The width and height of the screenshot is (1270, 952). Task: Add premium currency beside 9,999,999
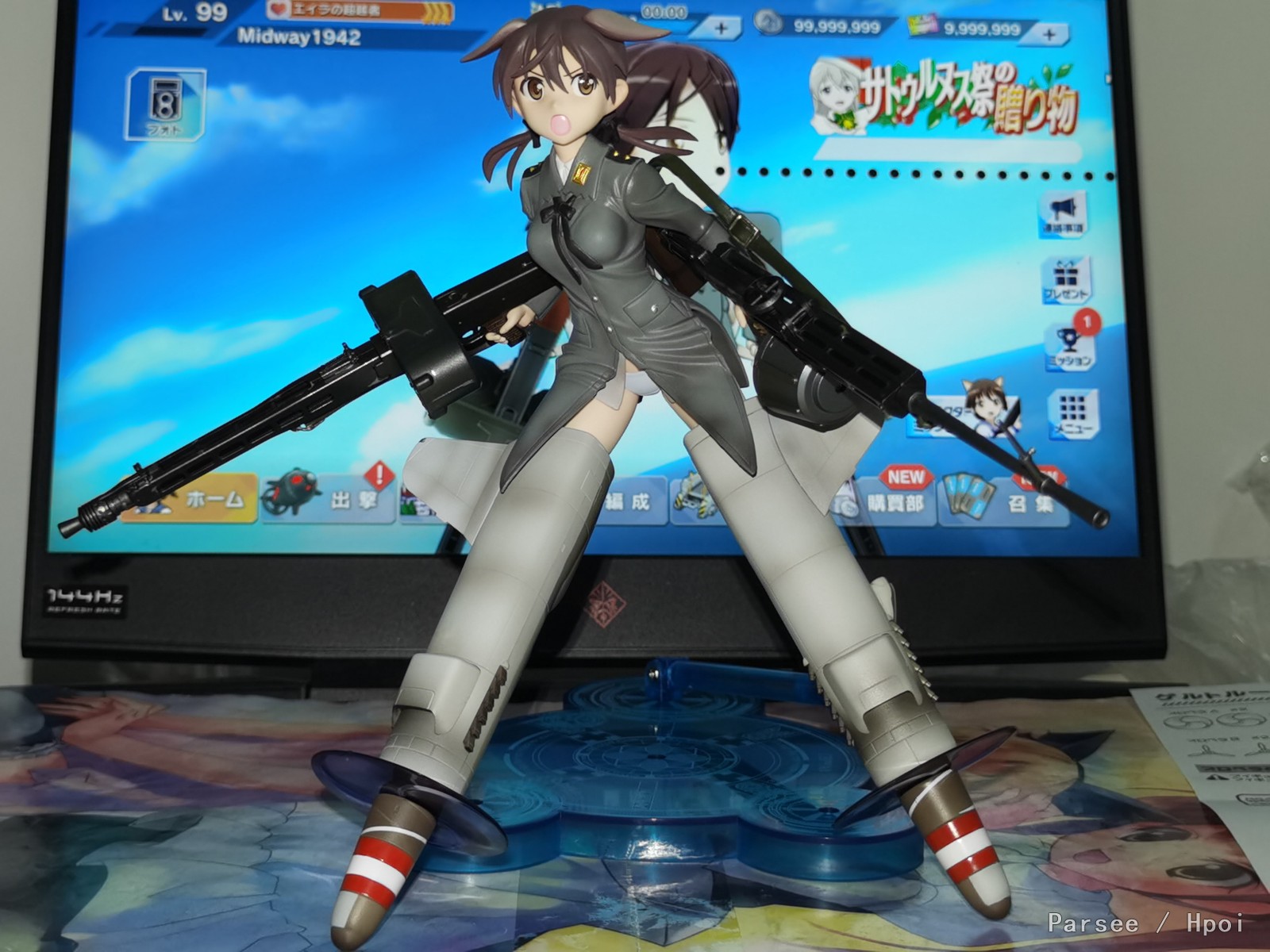(x=1049, y=34)
